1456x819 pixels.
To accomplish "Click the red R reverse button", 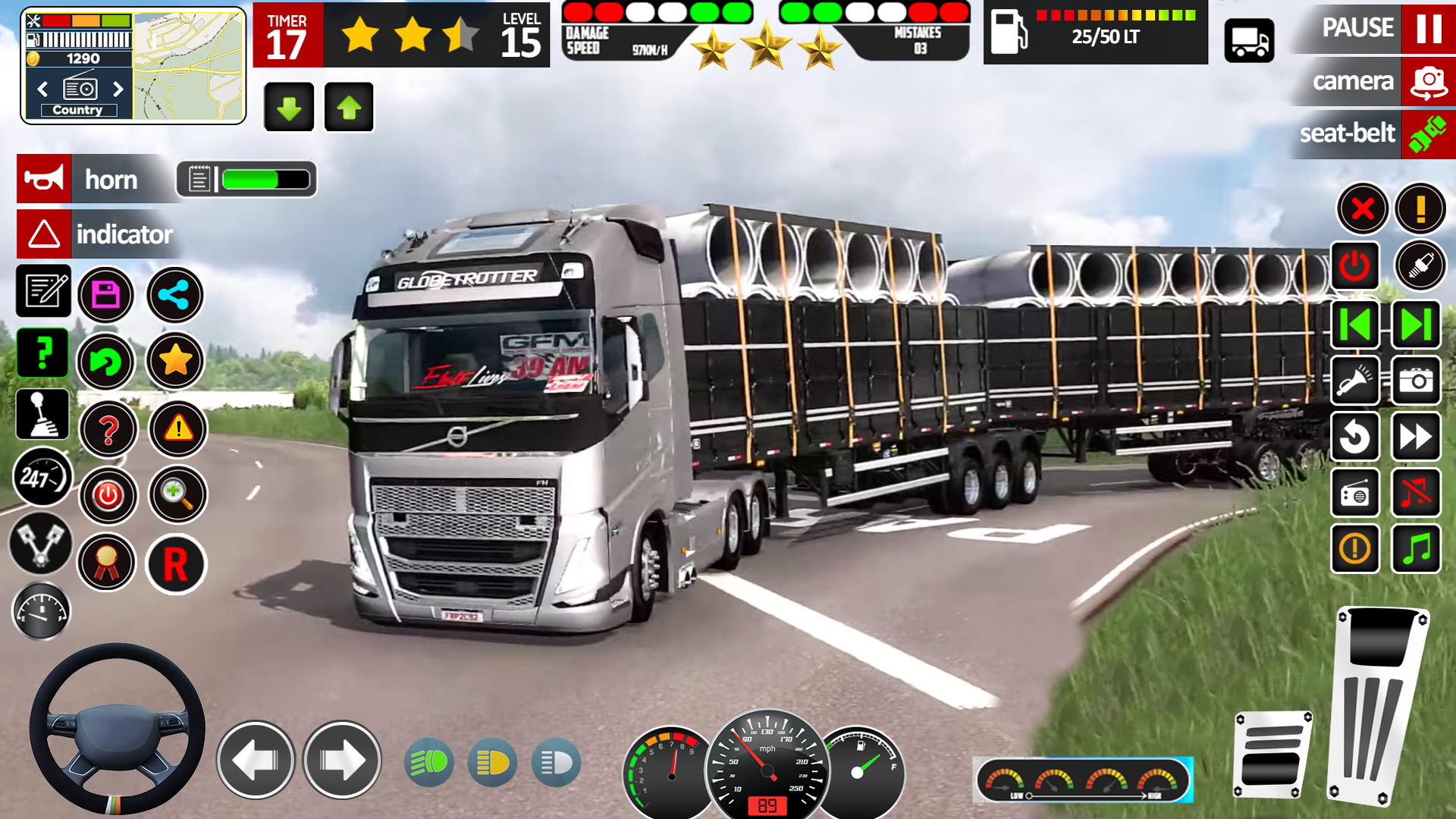I will point(175,564).
